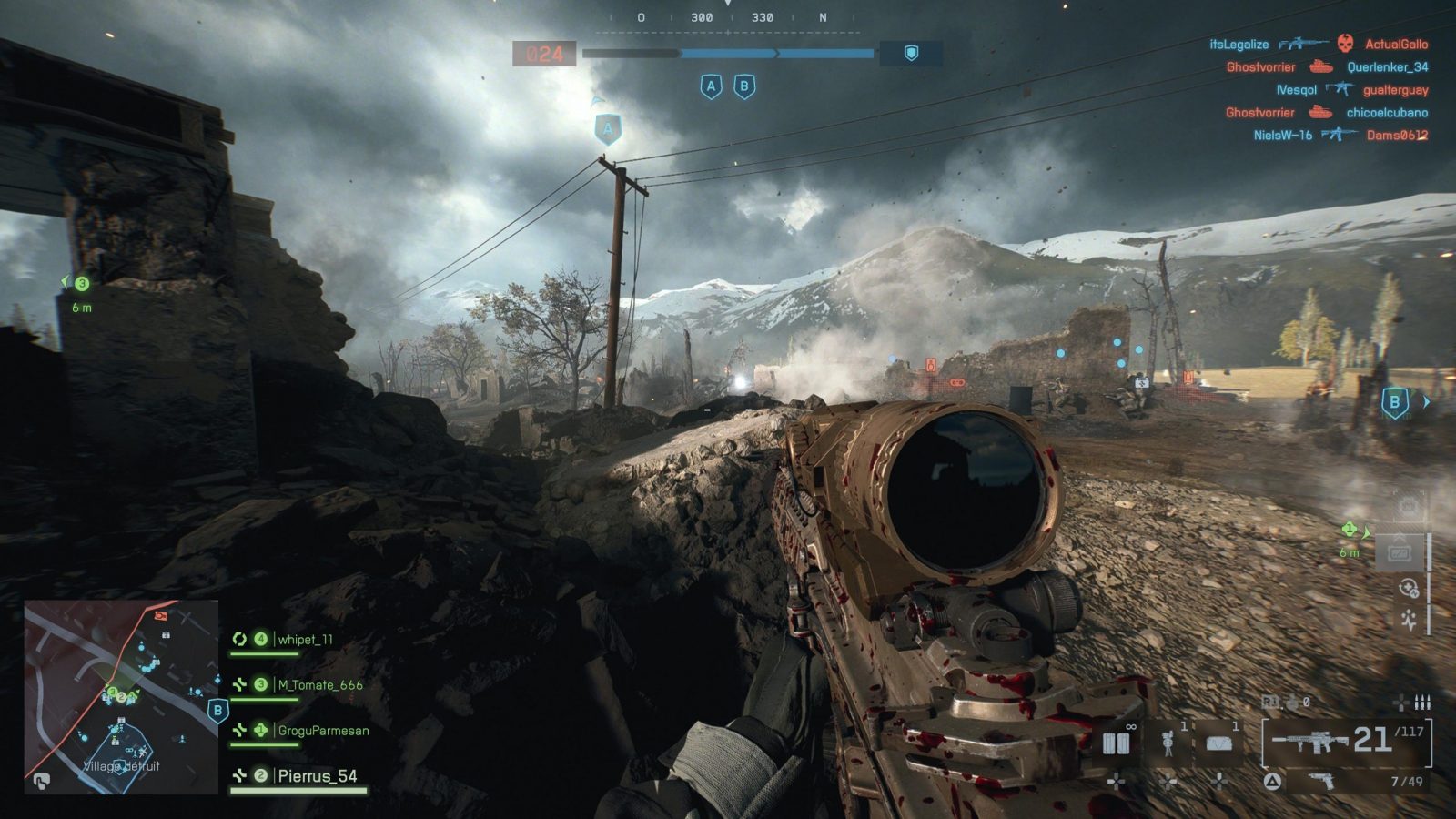Select squadmate whipet_11 in squad list

(305, 640)
